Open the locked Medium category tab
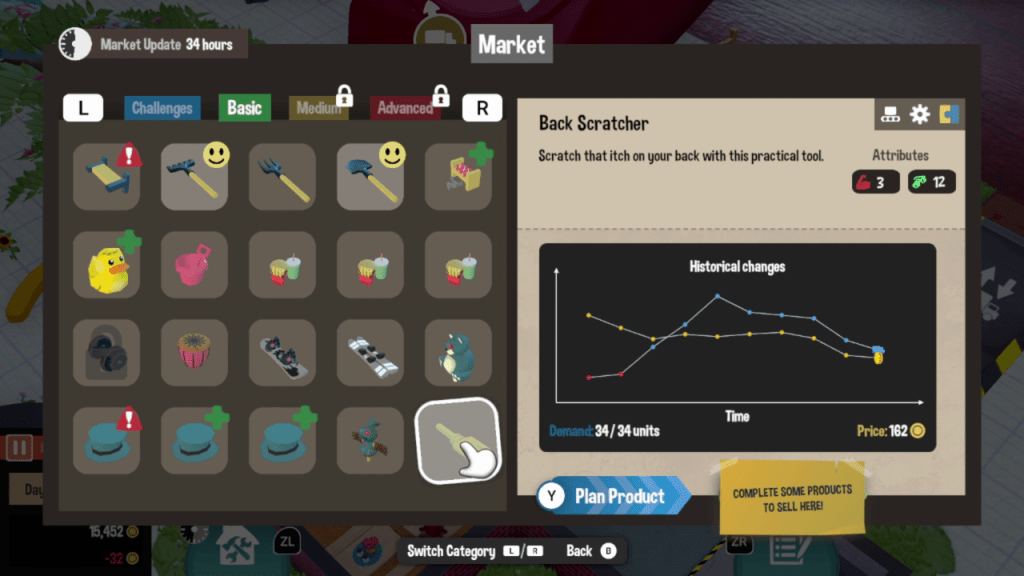Image resolution: width=1024 pixels, height=576 pixels. tap(316, 108)
